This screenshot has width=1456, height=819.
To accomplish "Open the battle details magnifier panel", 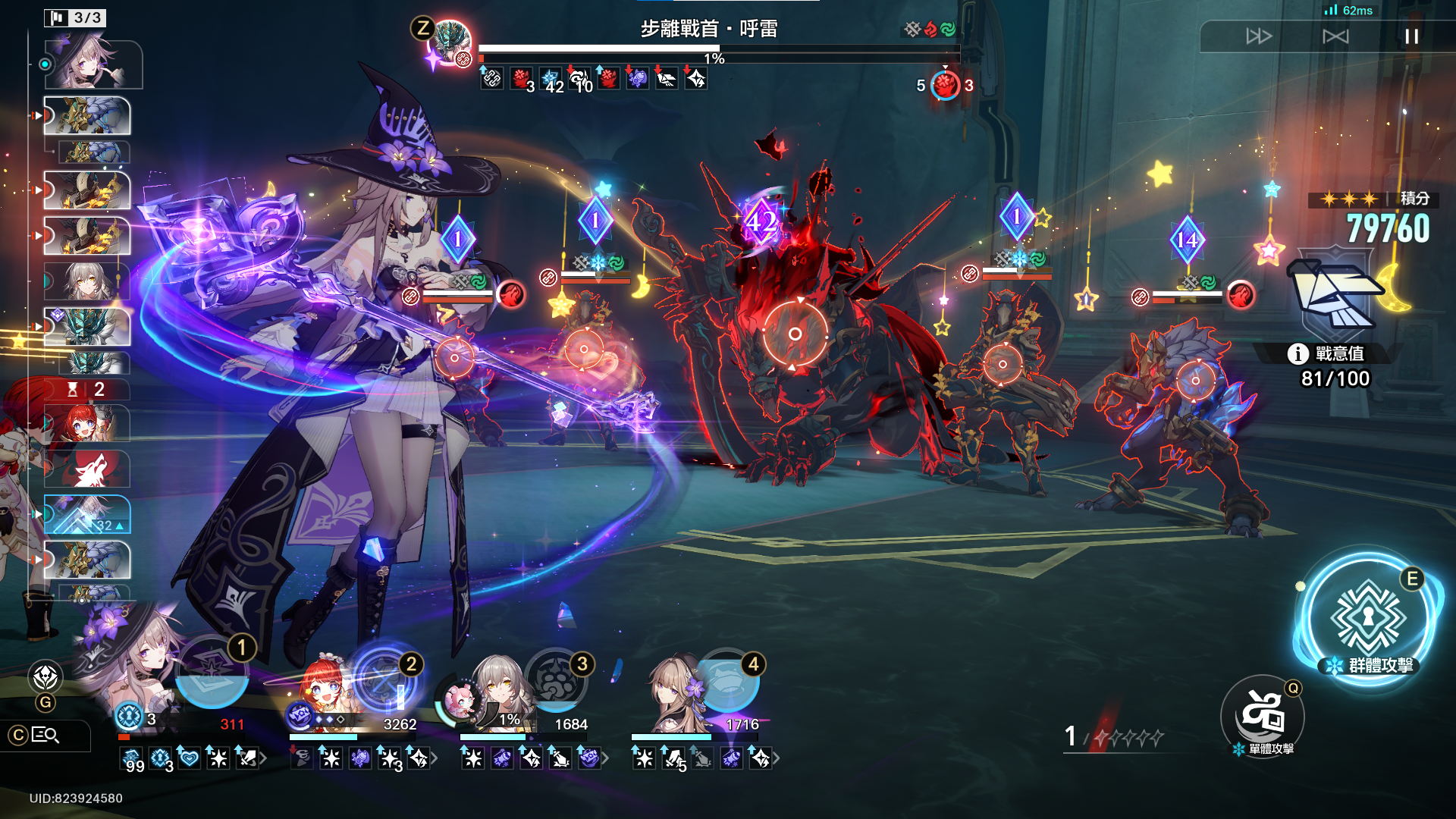I will [x=45, y=735].
